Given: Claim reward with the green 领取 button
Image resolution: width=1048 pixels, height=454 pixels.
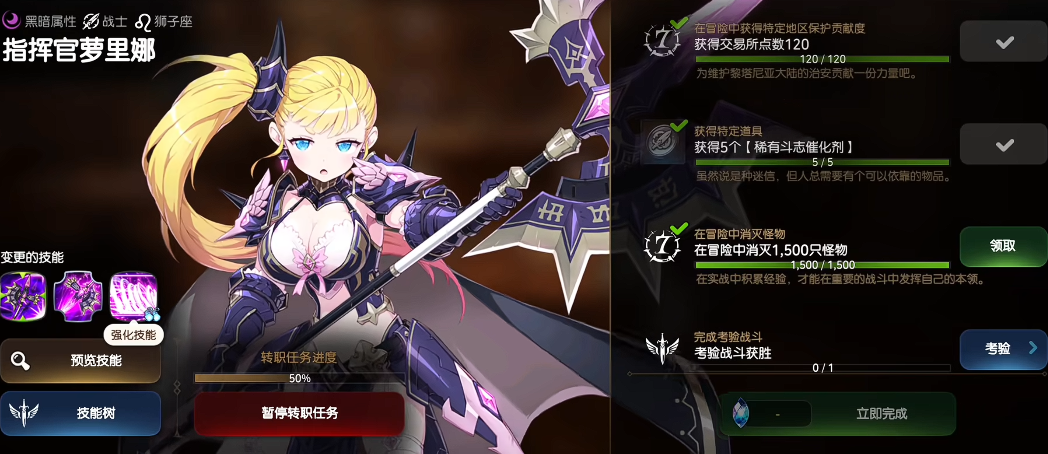Looking at the screenshot, I should (x=1003, y=246).
